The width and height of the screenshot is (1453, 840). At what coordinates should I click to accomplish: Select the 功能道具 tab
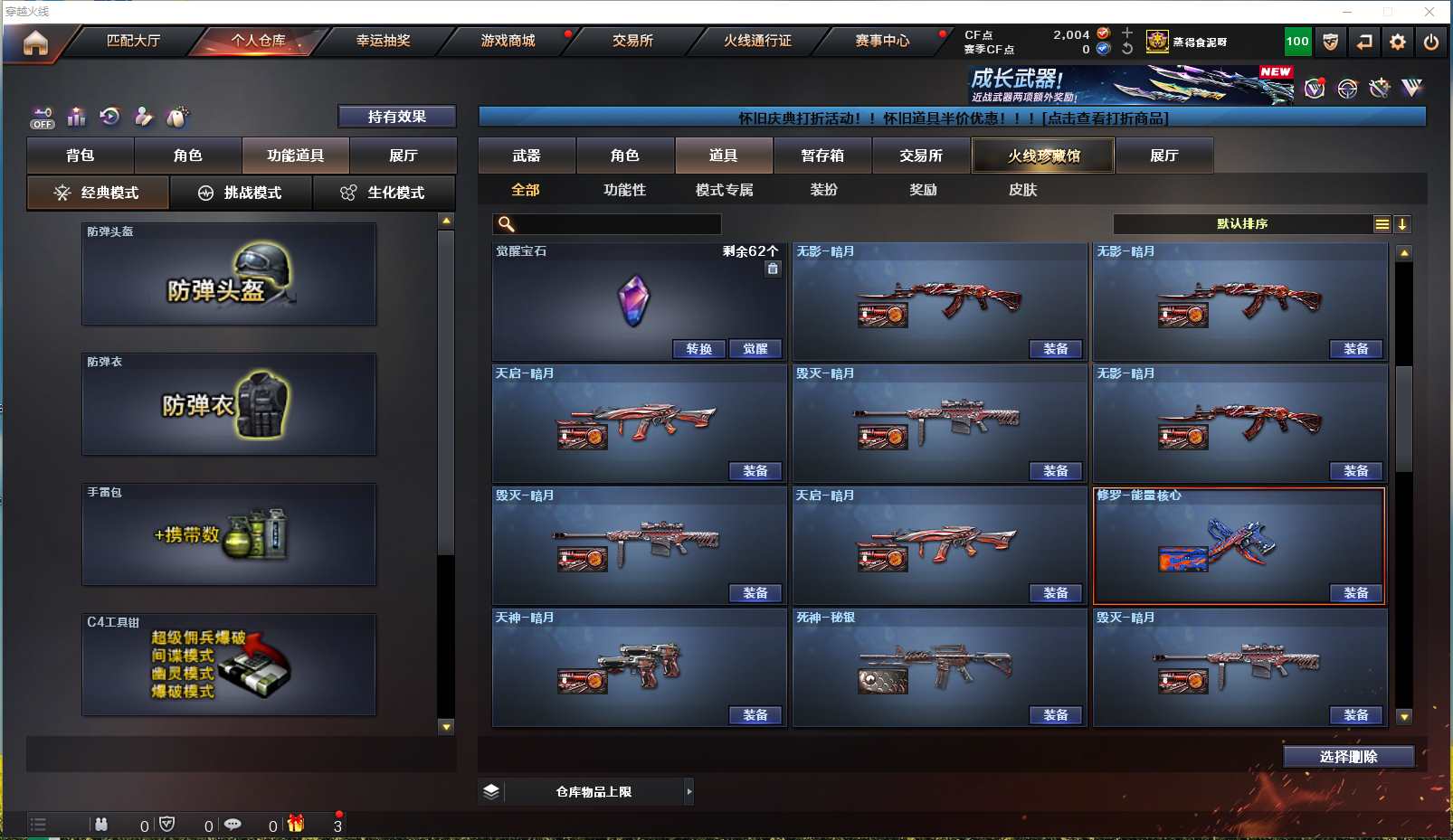click(x=295, y=156)
